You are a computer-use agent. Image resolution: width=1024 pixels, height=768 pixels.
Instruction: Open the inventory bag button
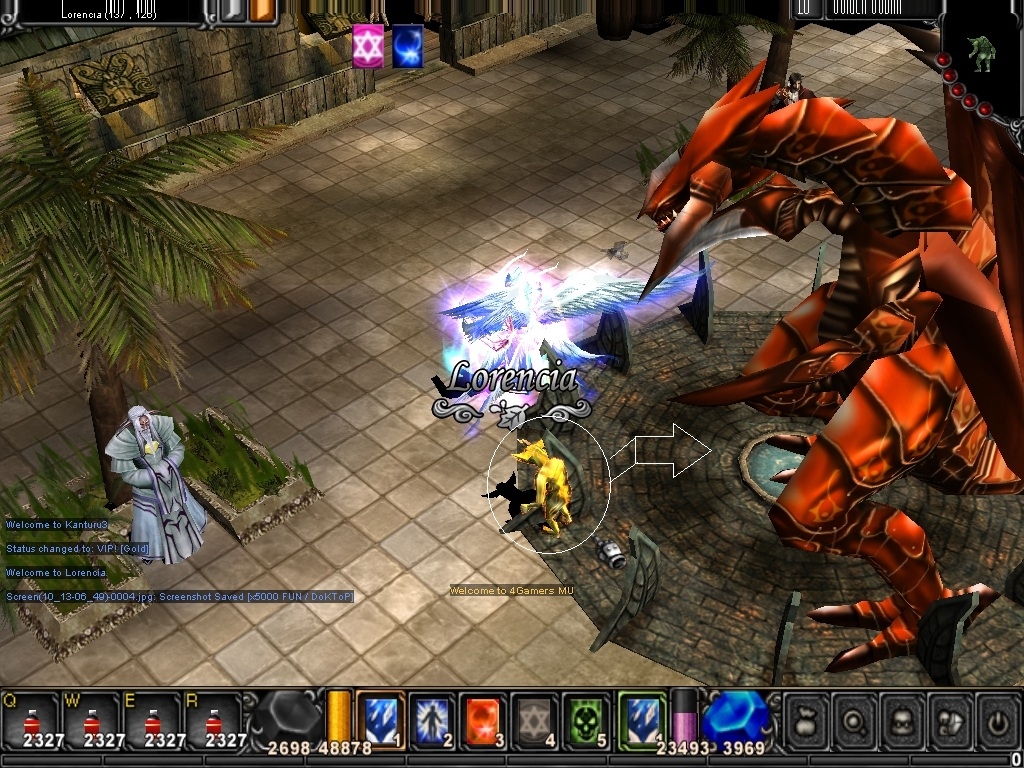click(x=806, y=720)
